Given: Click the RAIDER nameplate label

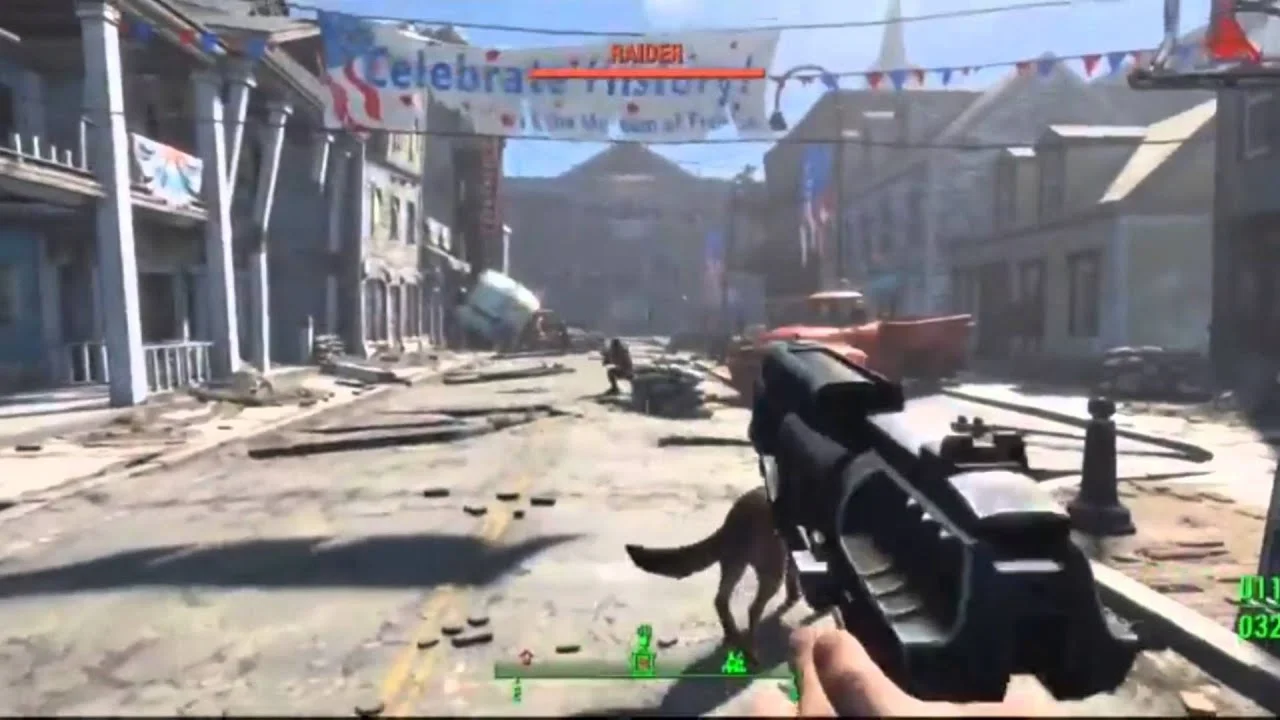Looking at the screenshot, I should (648, 52).
